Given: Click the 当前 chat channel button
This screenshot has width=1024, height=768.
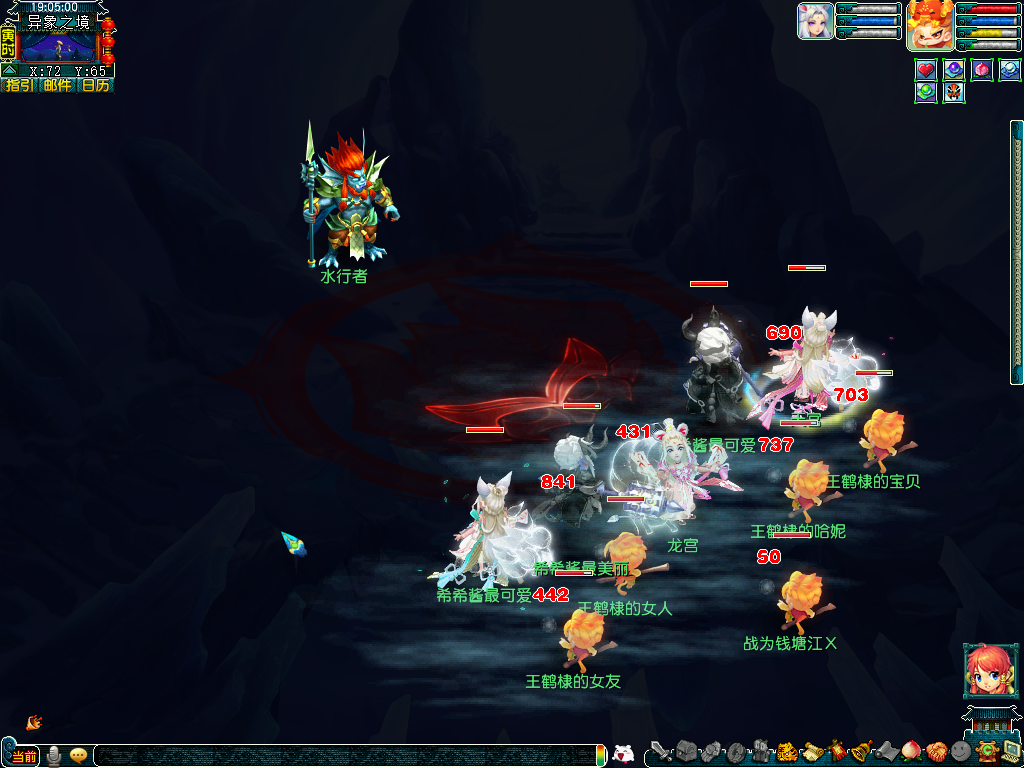Looking at the screenshot, I should tap(25, 756).
